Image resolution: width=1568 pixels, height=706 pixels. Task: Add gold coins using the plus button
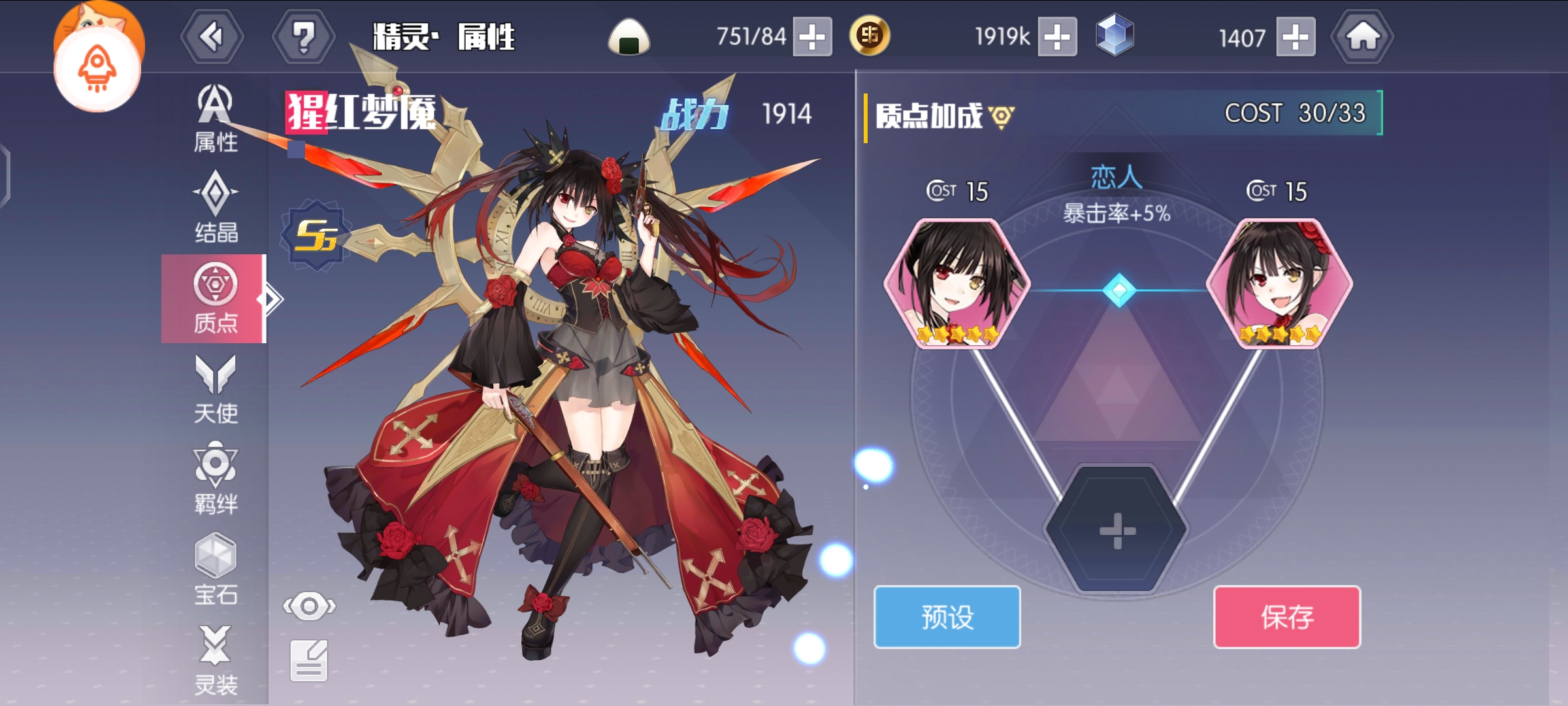pyautogui.click(x=1057, y=37)
